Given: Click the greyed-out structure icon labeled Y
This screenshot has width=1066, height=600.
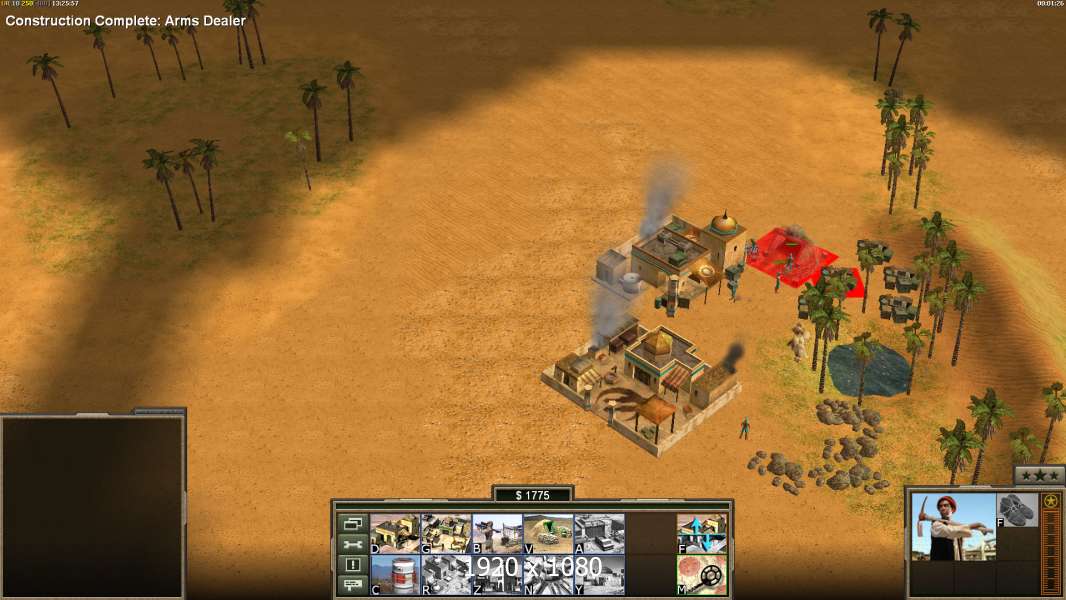Looking at the screenshot, I should point(599,574).
